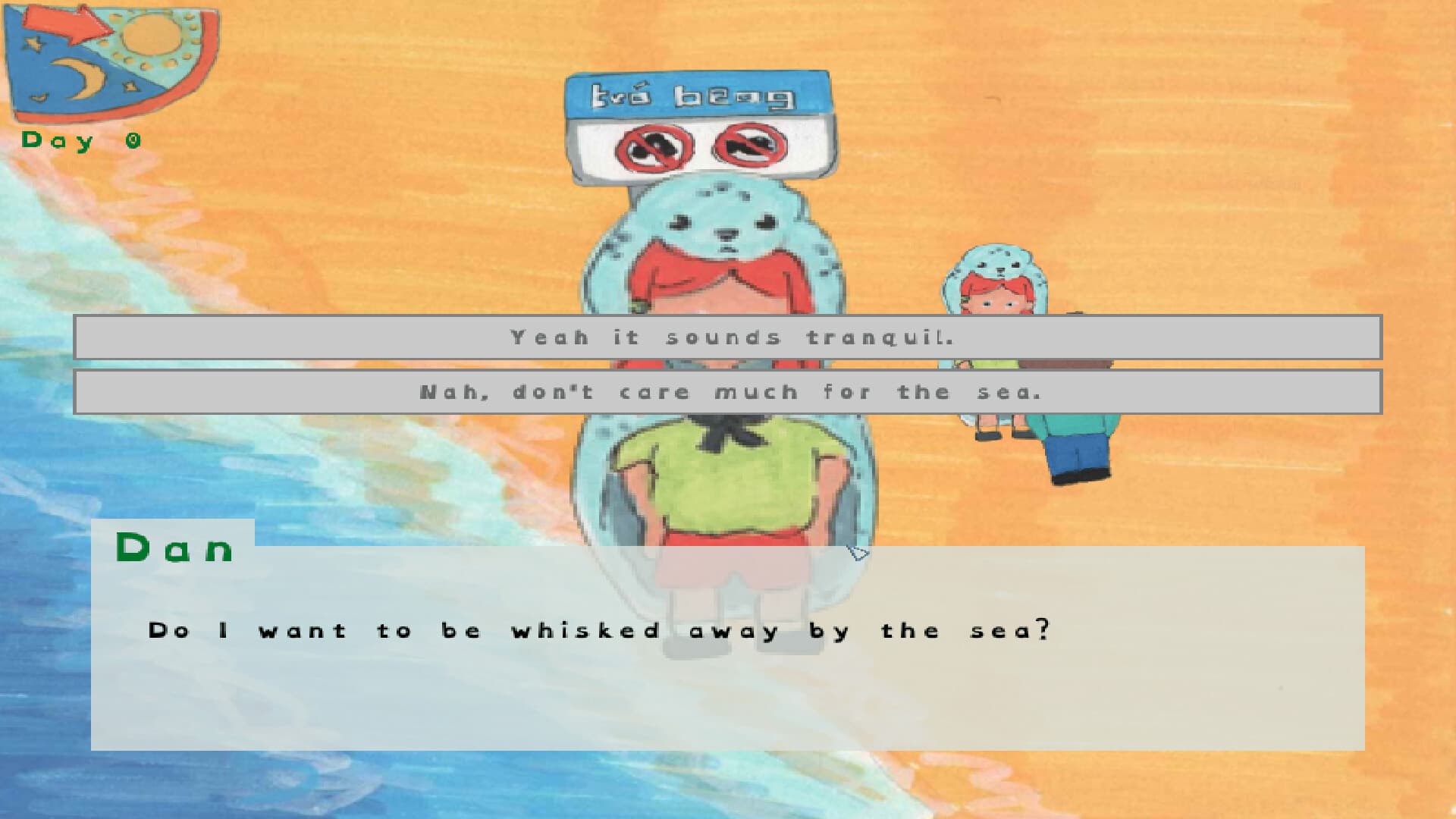The width and height of the screenshot is (1456, 819).
Task: Click the 'tvá beag' sign text
Action: pos(694,97)
